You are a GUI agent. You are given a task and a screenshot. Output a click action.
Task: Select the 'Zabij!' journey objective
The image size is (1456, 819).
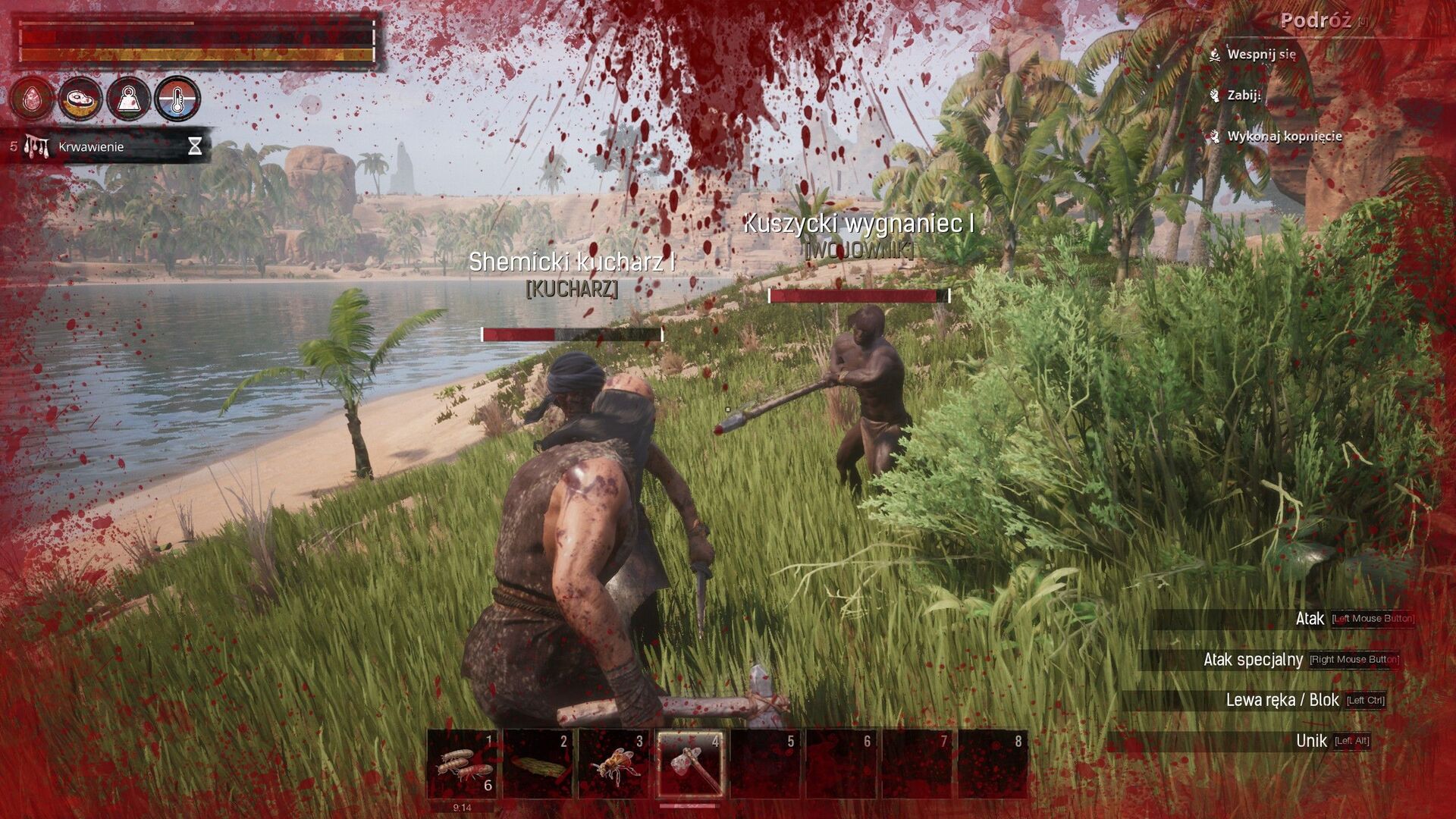click(1244, 96)
